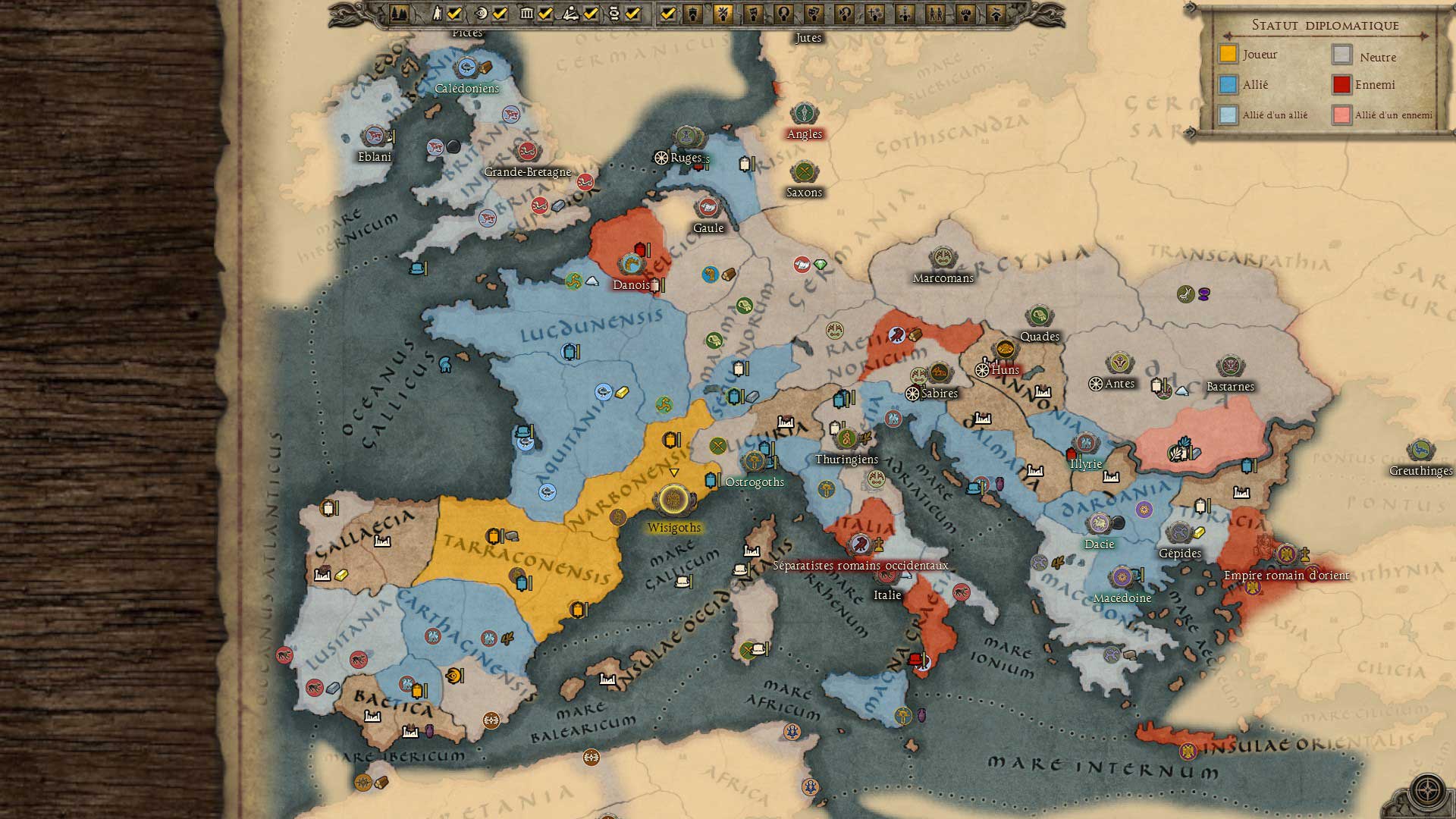Click the forest trees map filter button

(400, 13)
